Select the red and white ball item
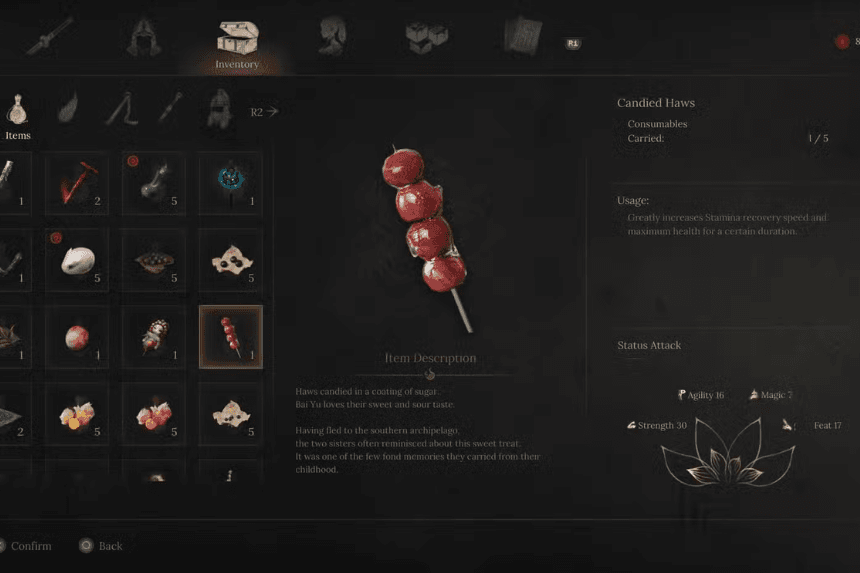This screenshot has width=860, height=573. pos(78,336)
